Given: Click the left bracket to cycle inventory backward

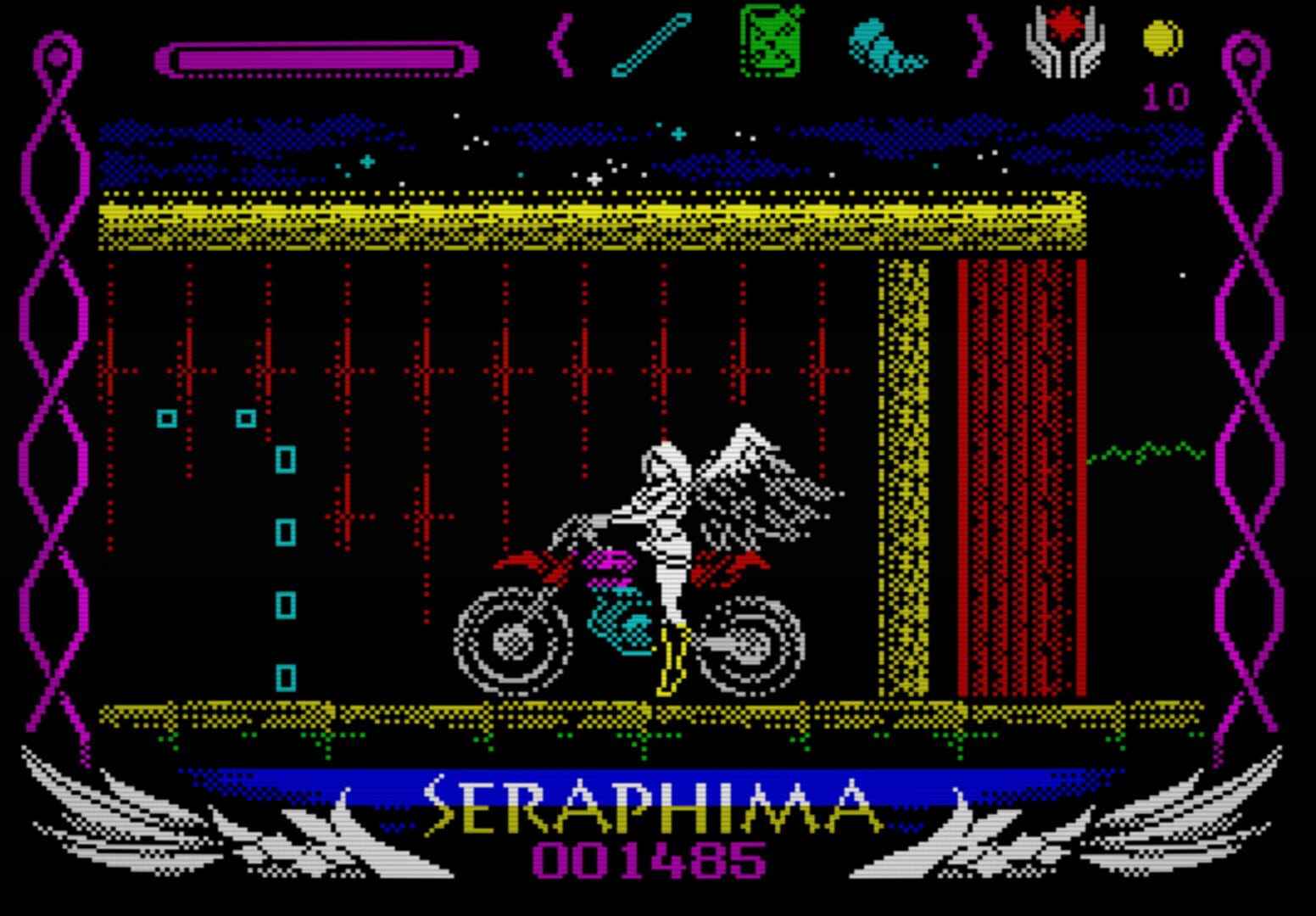Looking at the screenshot, I should 560,47.
